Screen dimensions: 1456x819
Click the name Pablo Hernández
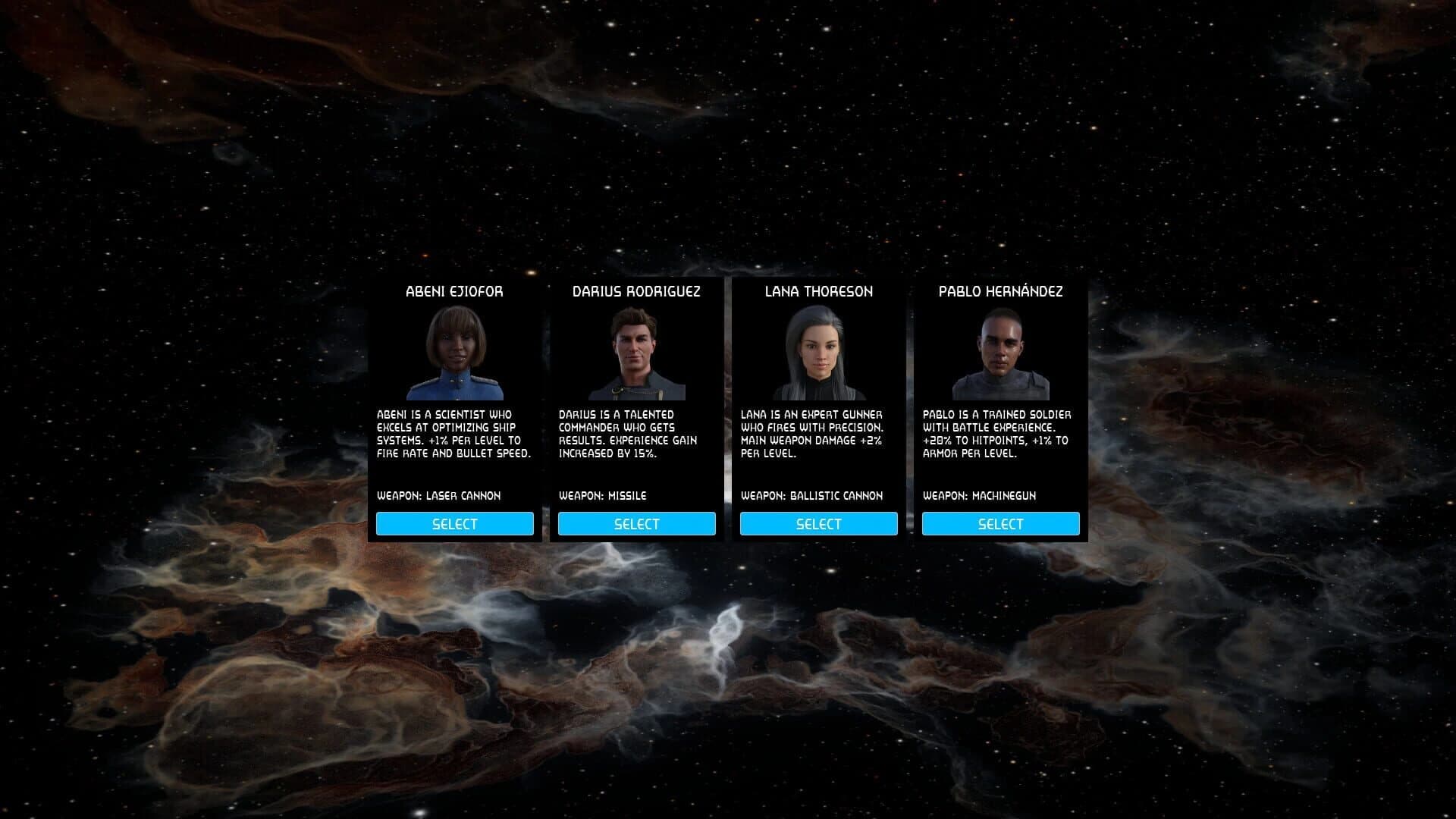pyautogui.click(x=1001, y=290)
